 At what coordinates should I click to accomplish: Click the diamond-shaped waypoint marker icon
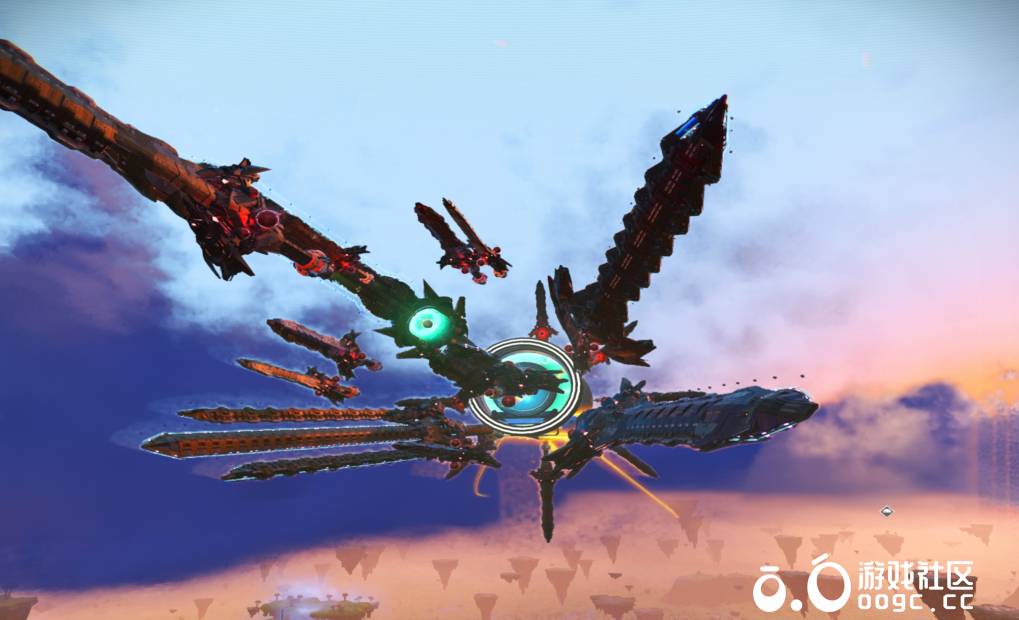pyautogui.click(x=886, y=512)
